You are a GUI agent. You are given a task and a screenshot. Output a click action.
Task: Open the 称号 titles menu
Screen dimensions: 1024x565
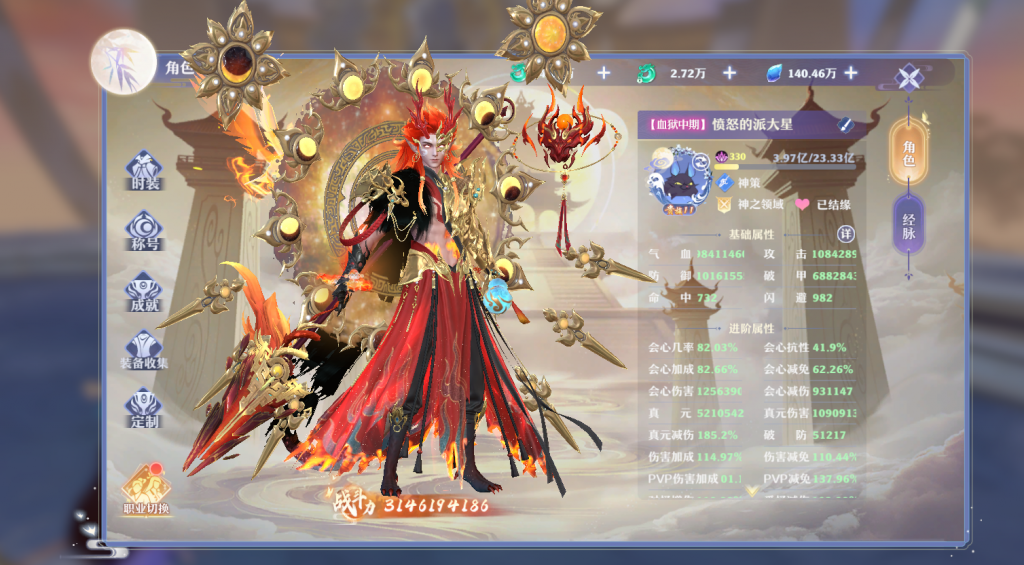tap(145, 230)
